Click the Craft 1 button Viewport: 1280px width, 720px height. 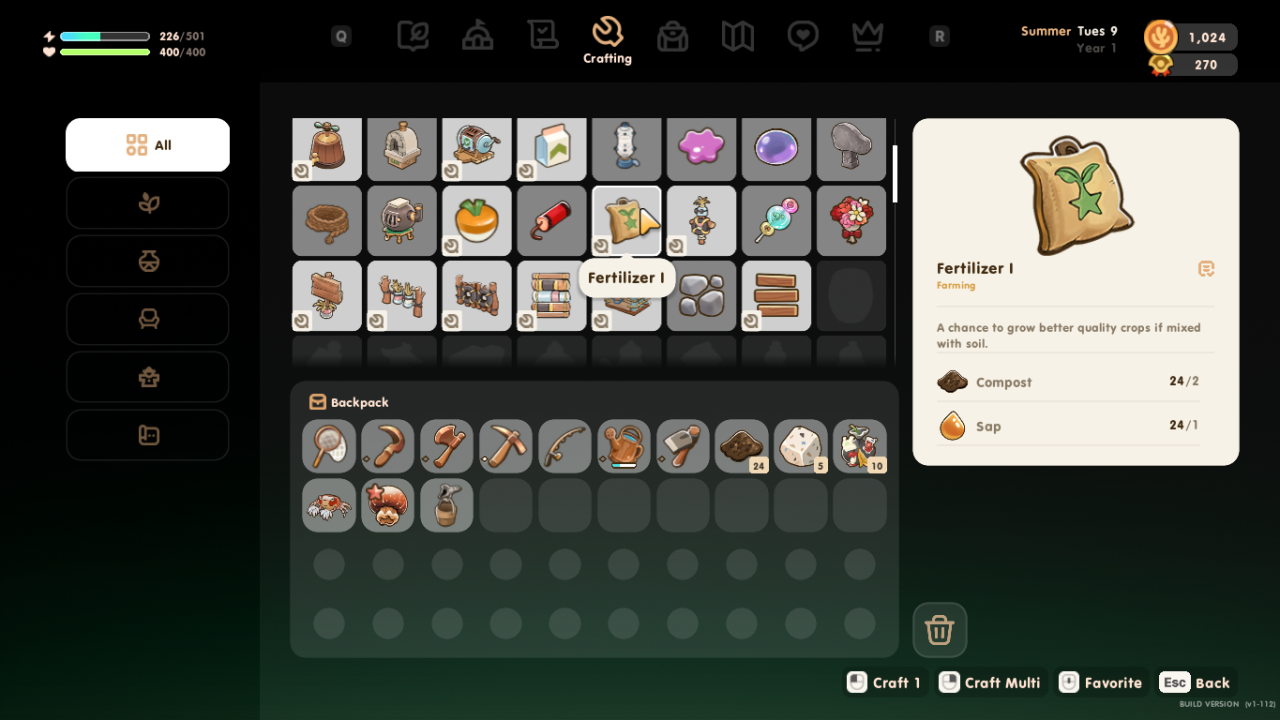point(885,682)
